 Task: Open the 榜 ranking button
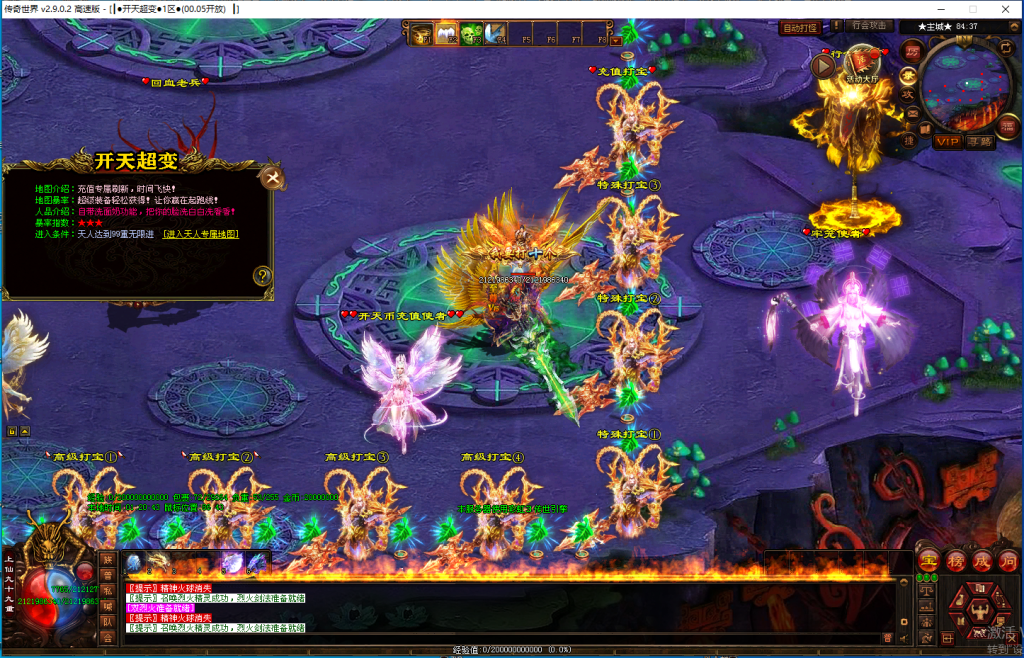955,560
